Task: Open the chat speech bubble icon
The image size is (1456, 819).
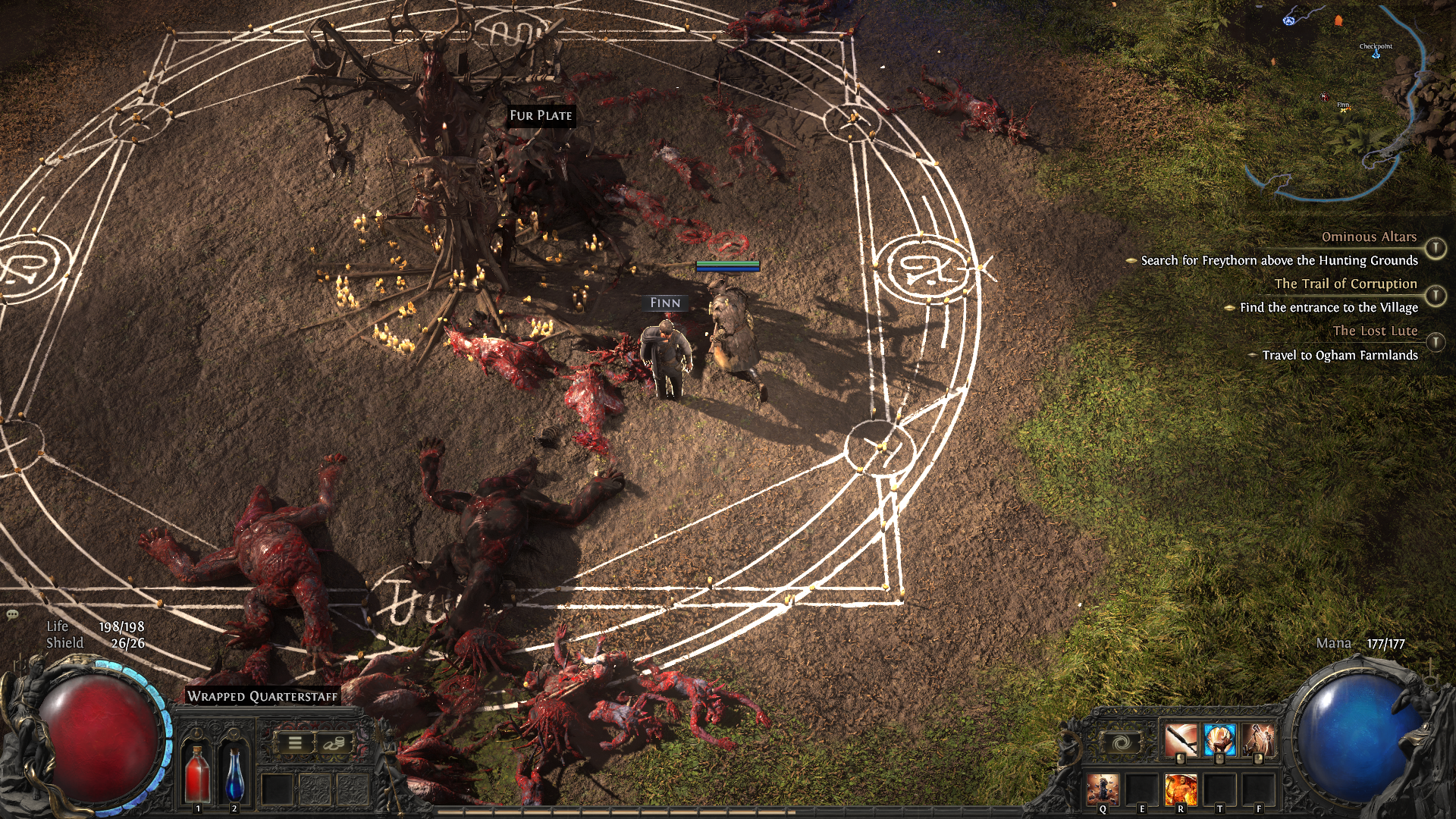Action: pos(12,614)
